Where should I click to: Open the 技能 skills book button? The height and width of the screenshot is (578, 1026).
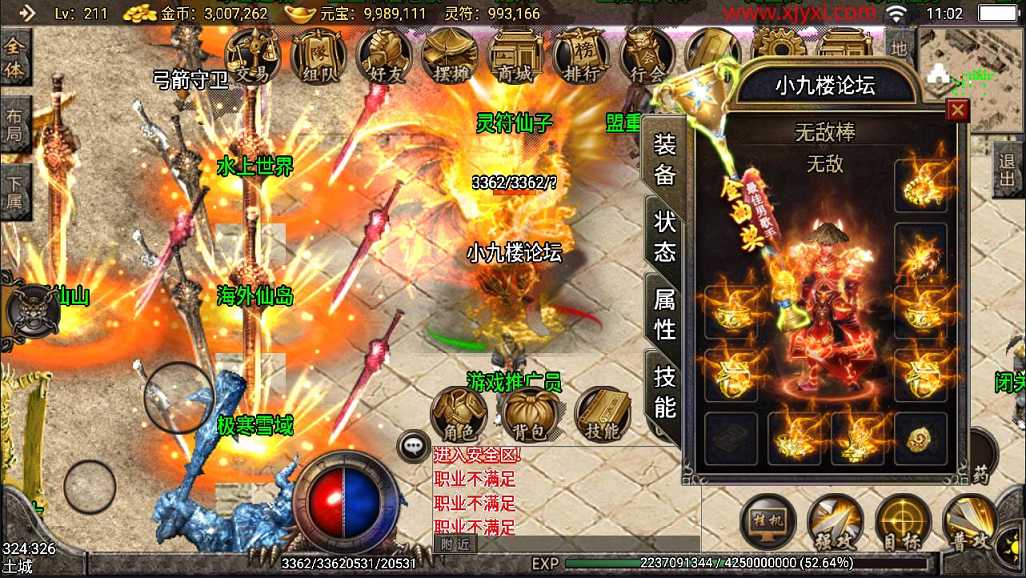(x=603, y=415)
